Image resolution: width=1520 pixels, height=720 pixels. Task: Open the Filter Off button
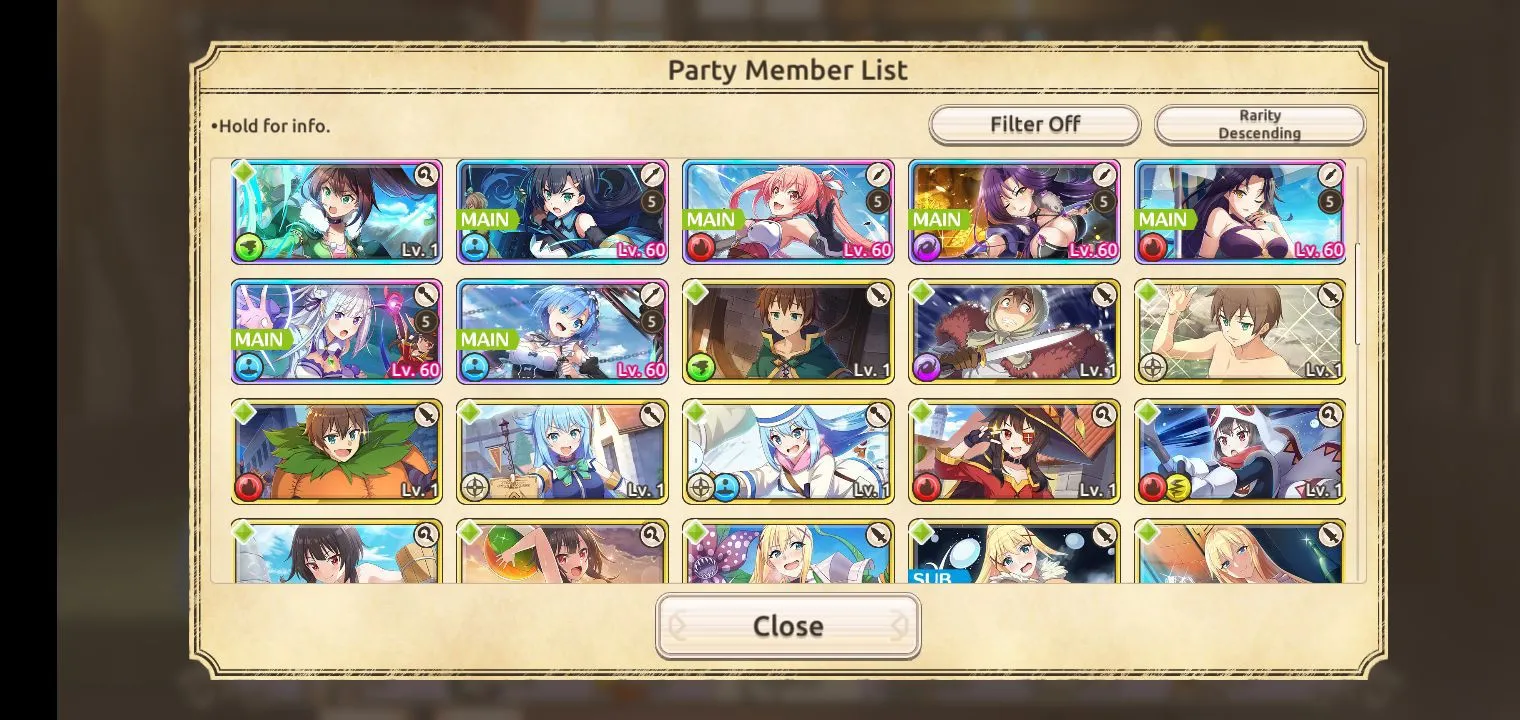point(1034,125)
